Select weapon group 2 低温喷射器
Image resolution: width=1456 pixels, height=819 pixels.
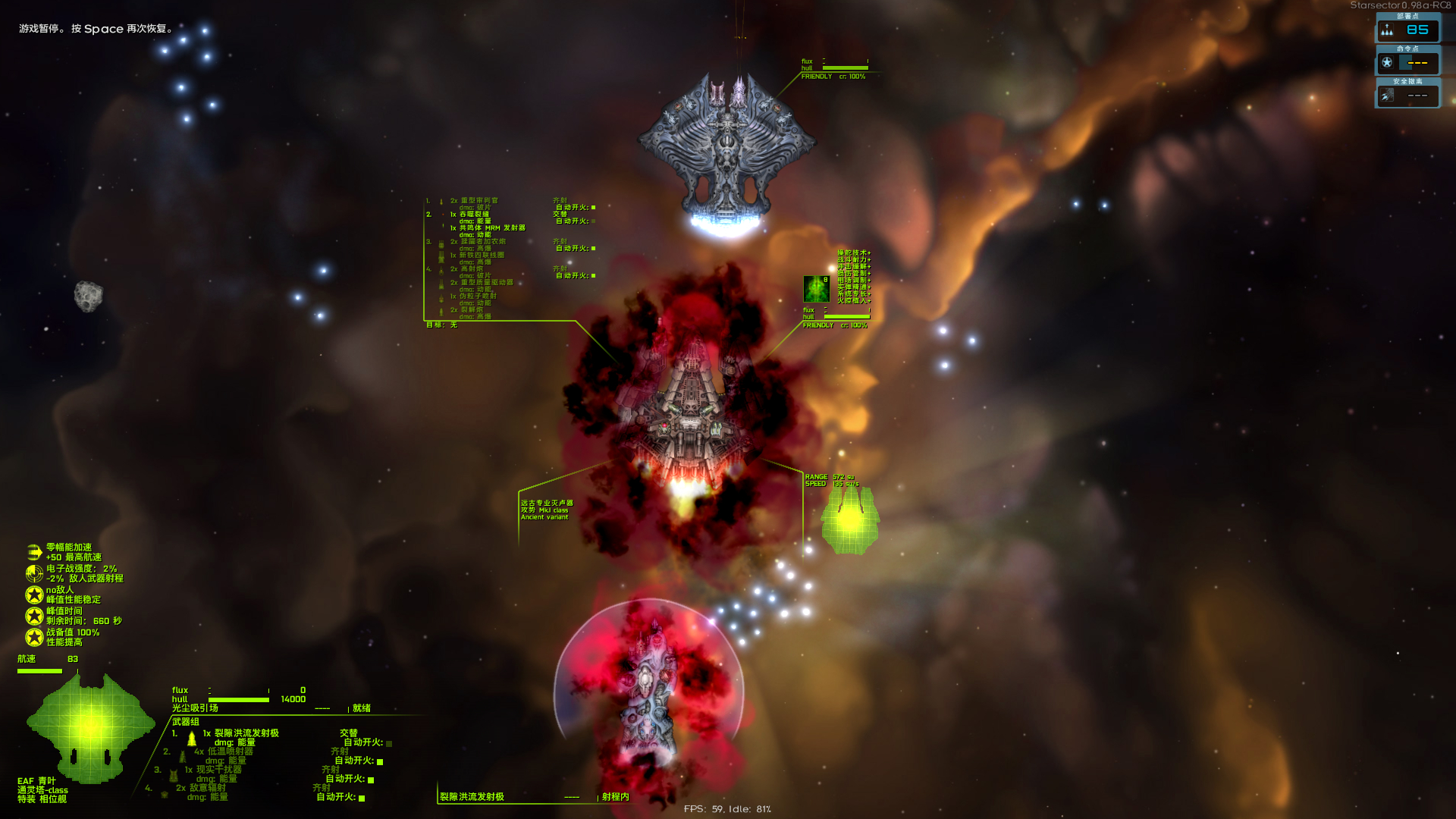(231, 752)
